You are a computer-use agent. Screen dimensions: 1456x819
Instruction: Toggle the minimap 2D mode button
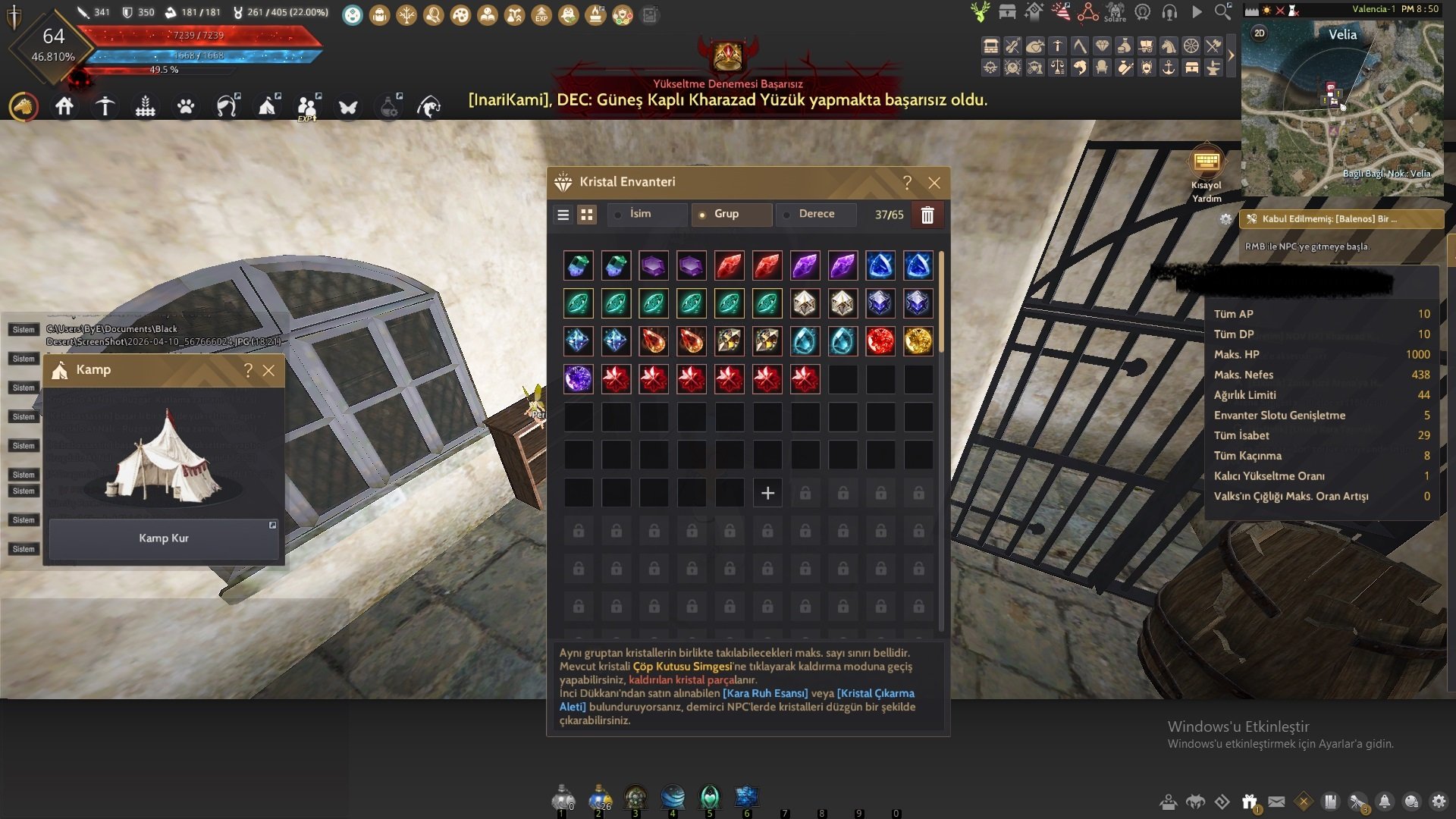(1260, 33)
